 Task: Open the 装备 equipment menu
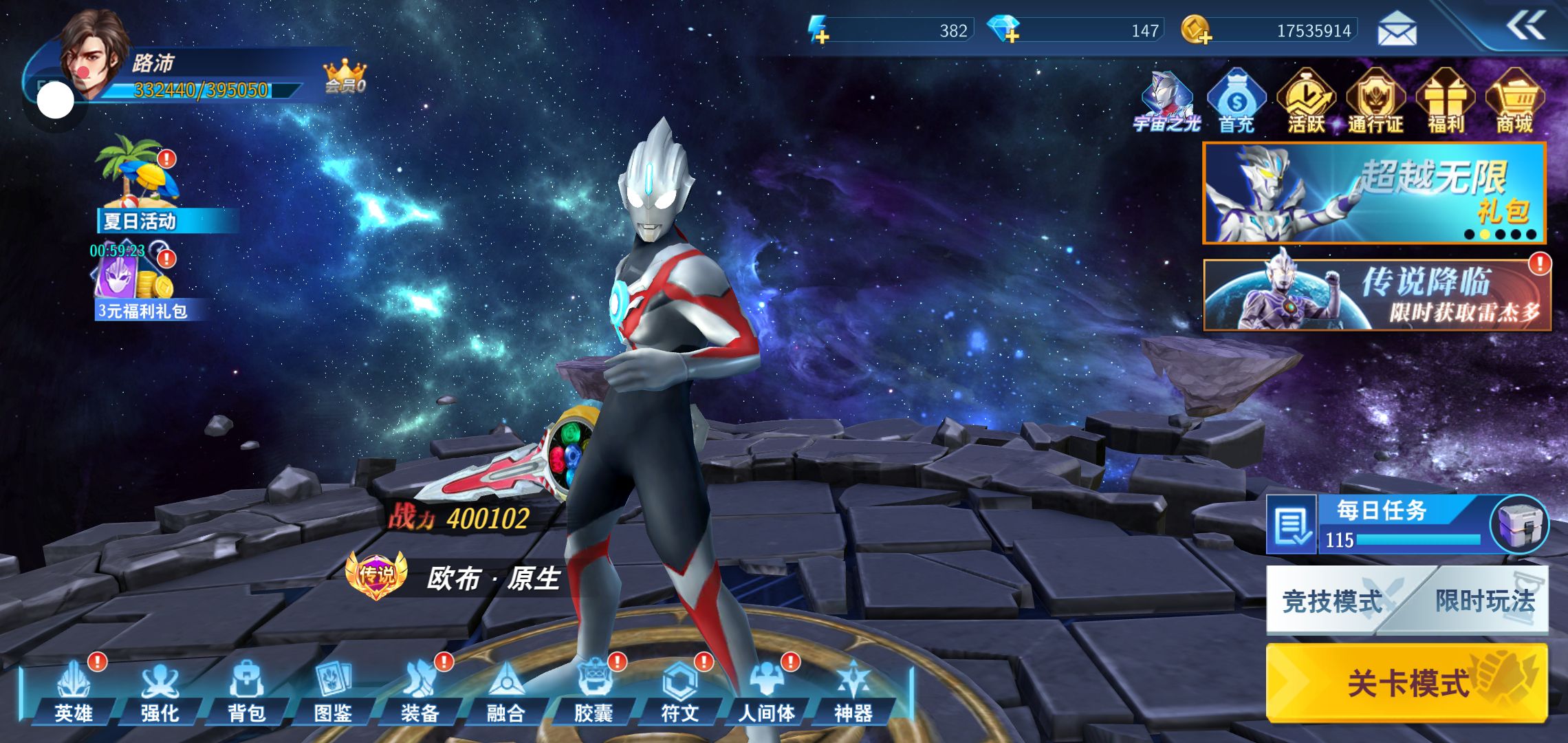click(x=420, y=691)
